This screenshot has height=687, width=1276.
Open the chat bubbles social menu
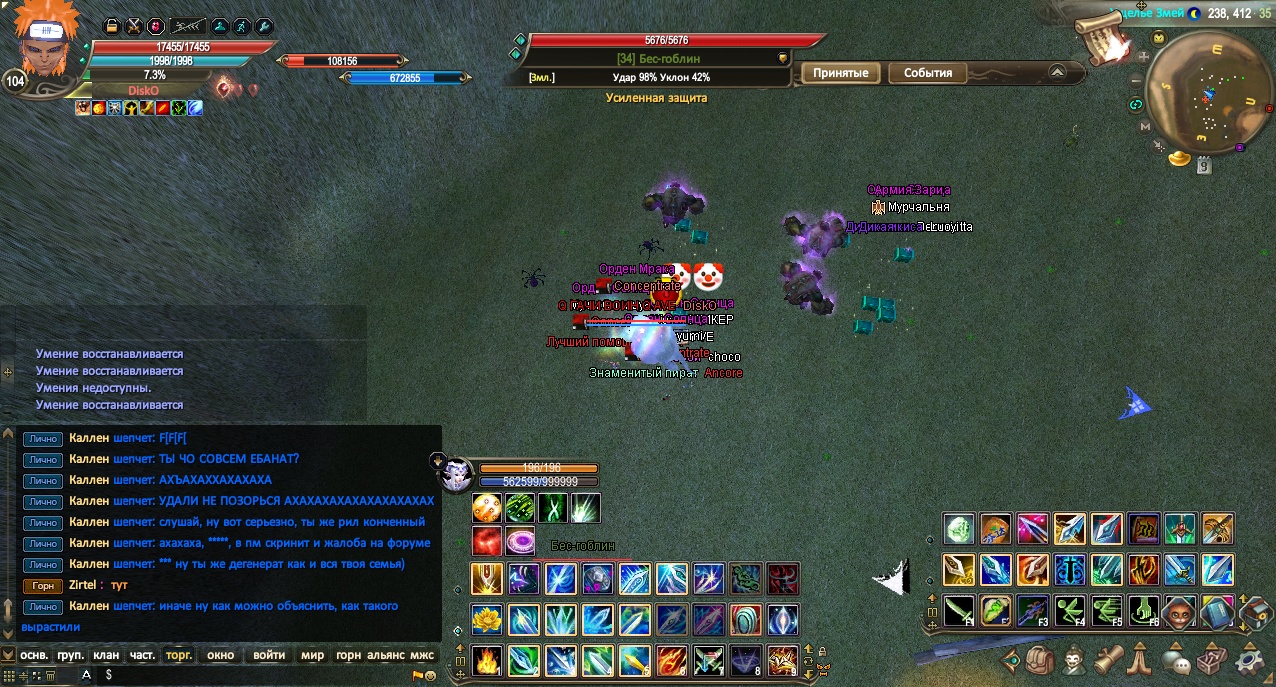point(1176,661)
